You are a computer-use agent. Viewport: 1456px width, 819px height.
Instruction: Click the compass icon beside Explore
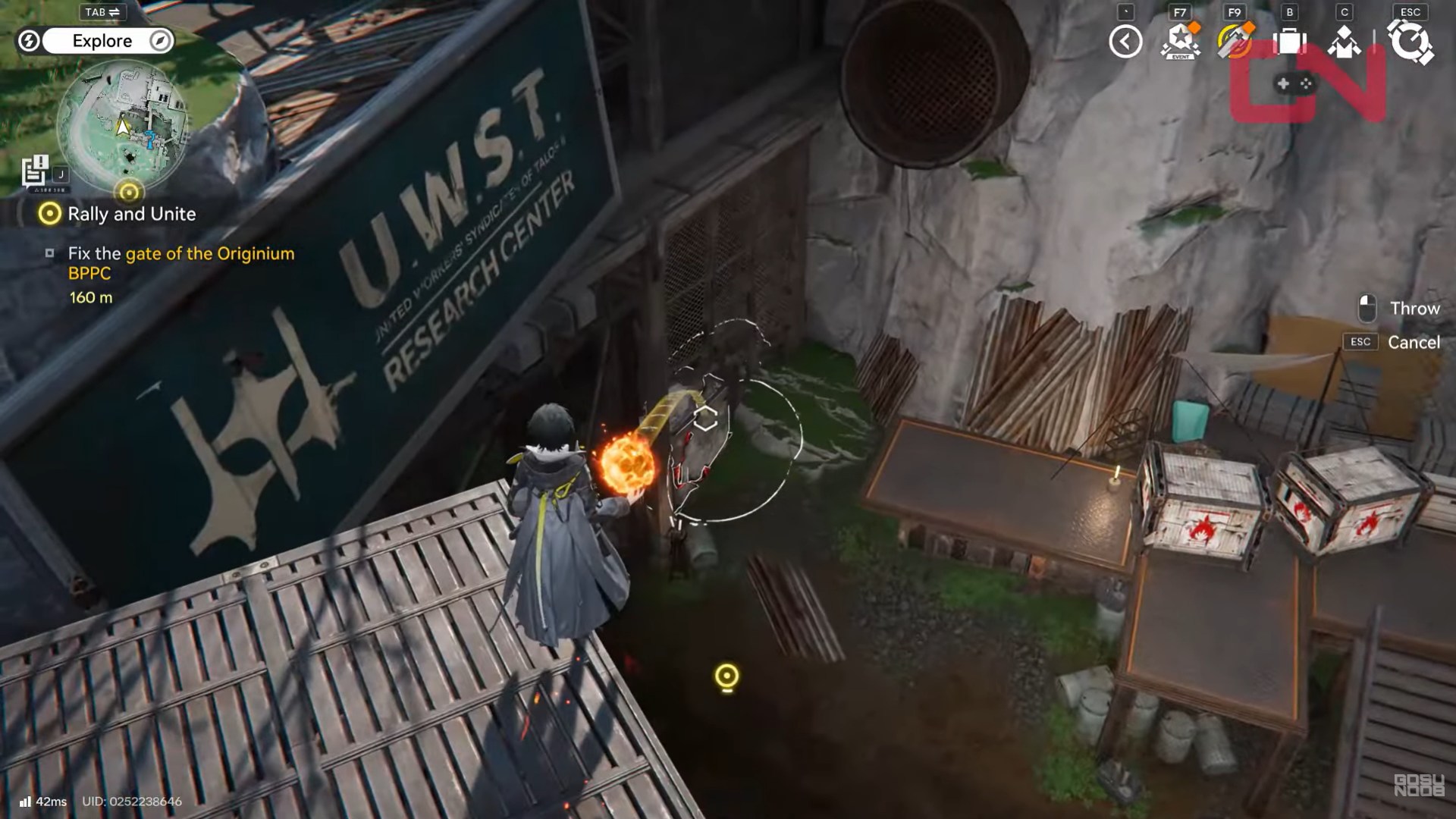pos(158,41)
